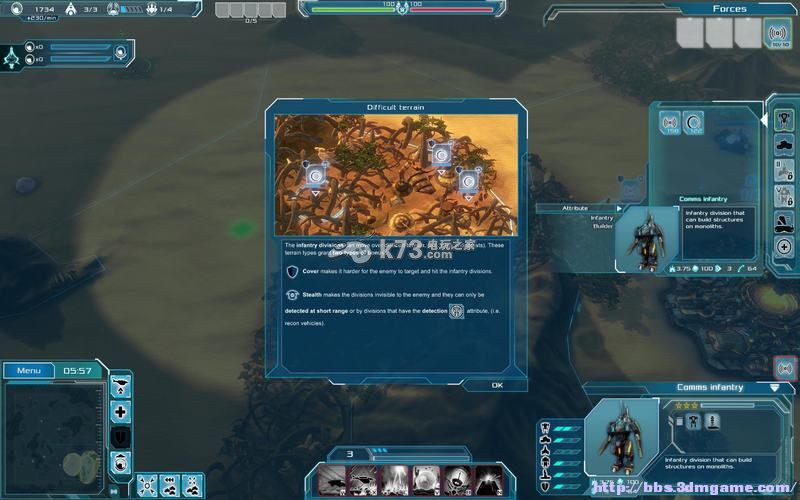This screenshot has height=500, width=800.
Task: Select the locked artillery build category
Action: 784,171
